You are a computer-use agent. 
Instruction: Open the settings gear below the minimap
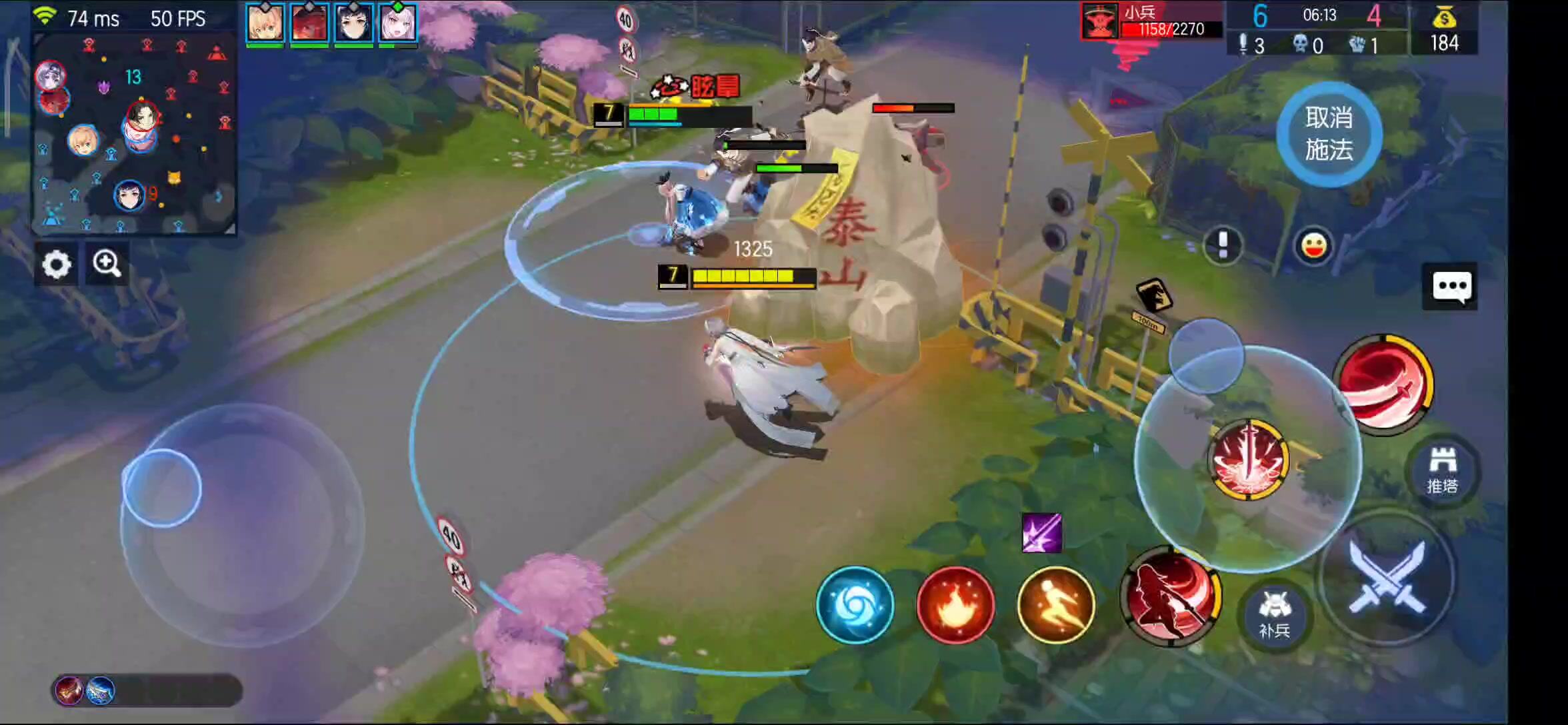pos(56,264)
